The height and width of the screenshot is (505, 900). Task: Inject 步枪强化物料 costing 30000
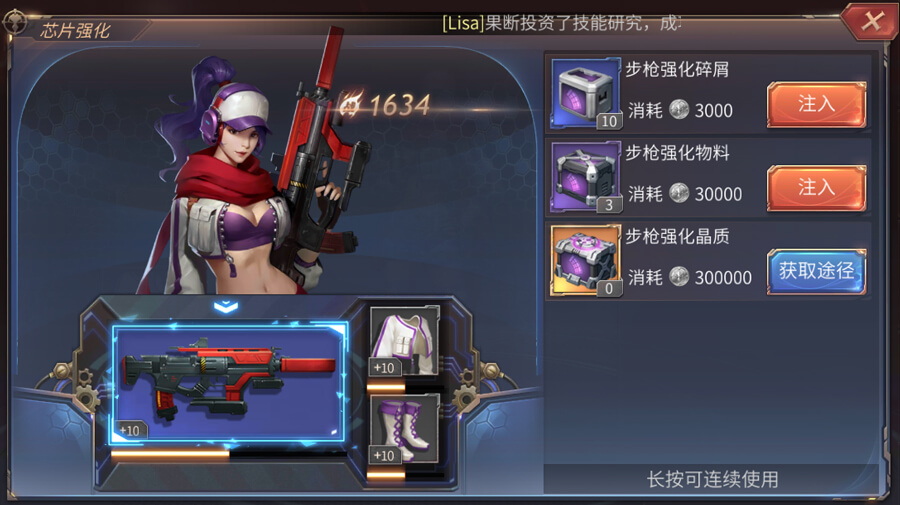point(816,187)
